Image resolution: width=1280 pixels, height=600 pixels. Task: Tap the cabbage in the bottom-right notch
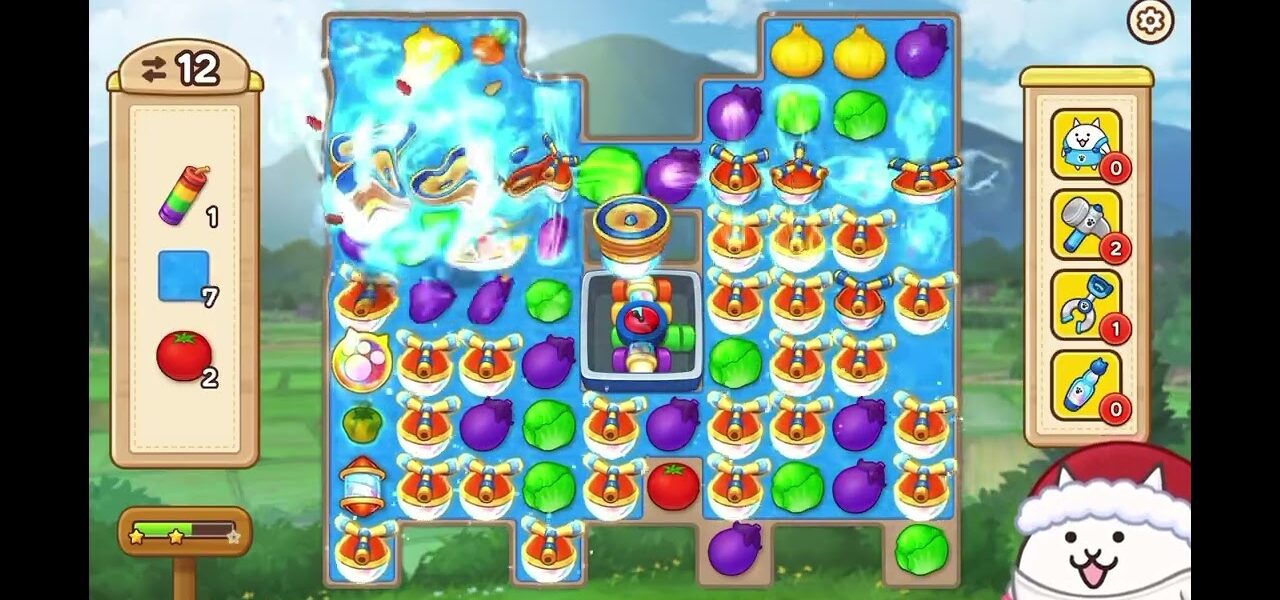tap(921, 548)
